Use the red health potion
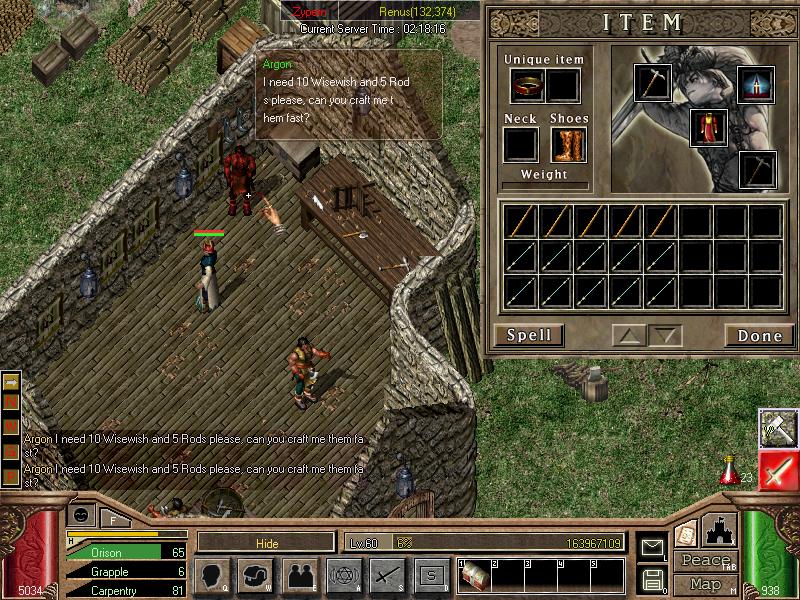This screenshot has height=600, width=800. tap(730, 468)
